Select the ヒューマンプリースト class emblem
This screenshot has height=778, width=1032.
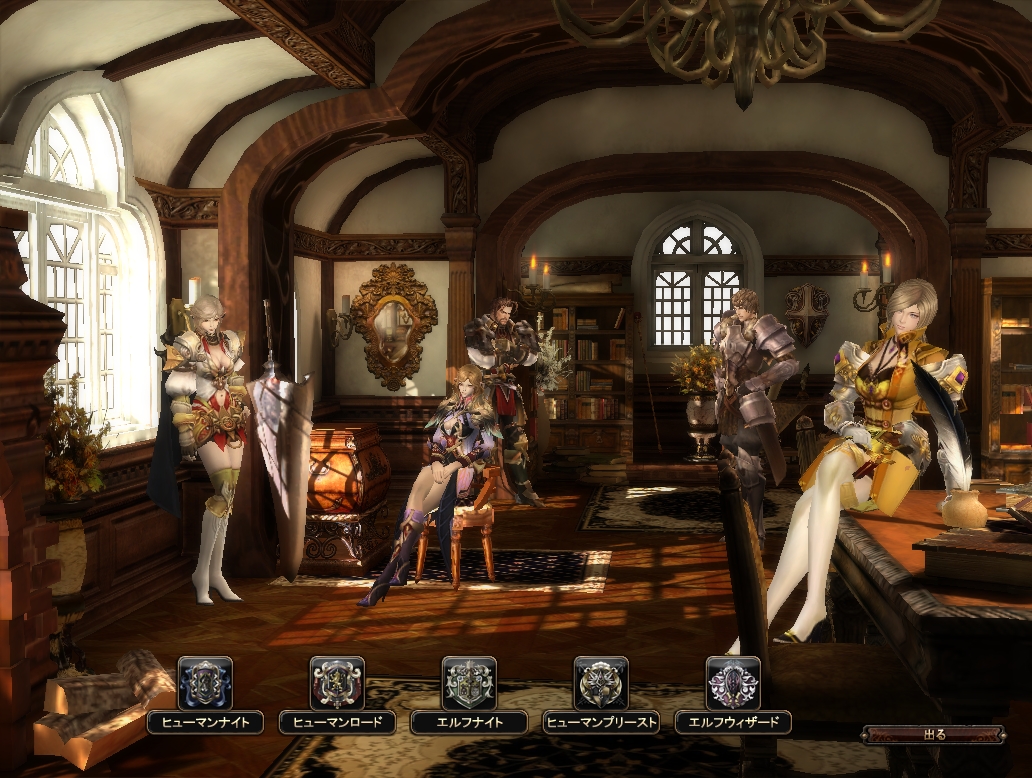click(x=601, y=683)
